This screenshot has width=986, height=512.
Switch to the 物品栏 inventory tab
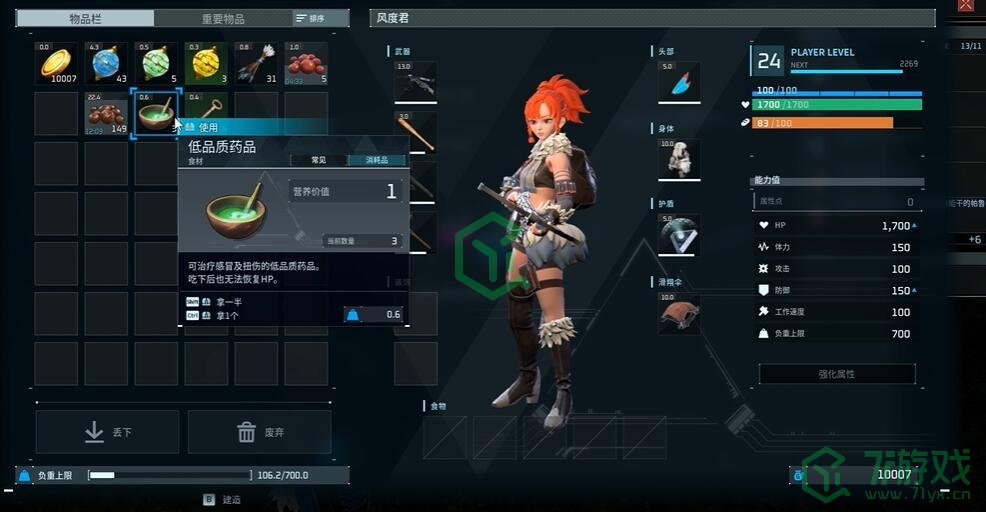[x=88, y=18]
